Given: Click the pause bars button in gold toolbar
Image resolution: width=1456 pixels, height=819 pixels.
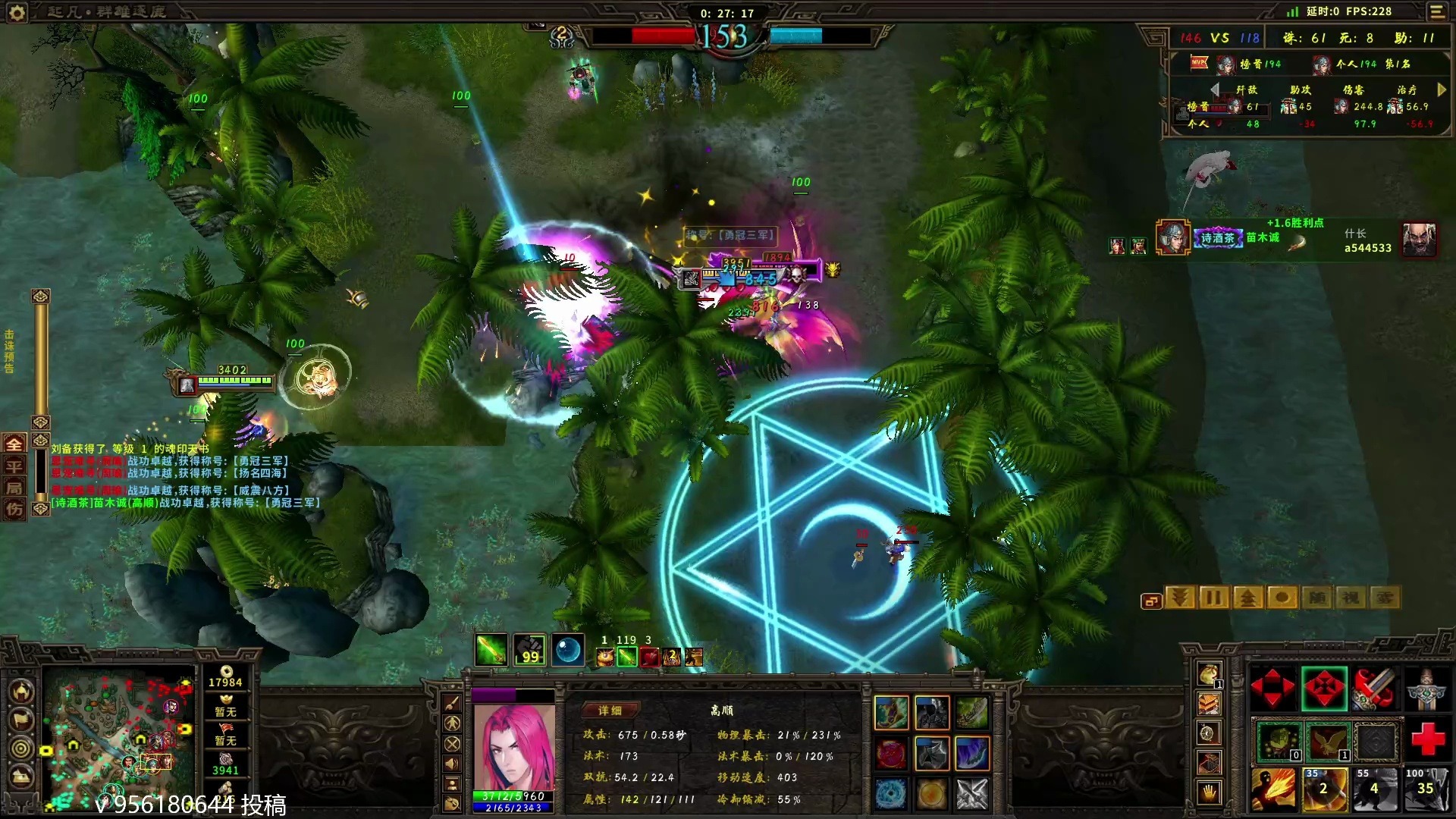Looking at the screenshot, I should pyautogui.click(x=1213, y=598).
